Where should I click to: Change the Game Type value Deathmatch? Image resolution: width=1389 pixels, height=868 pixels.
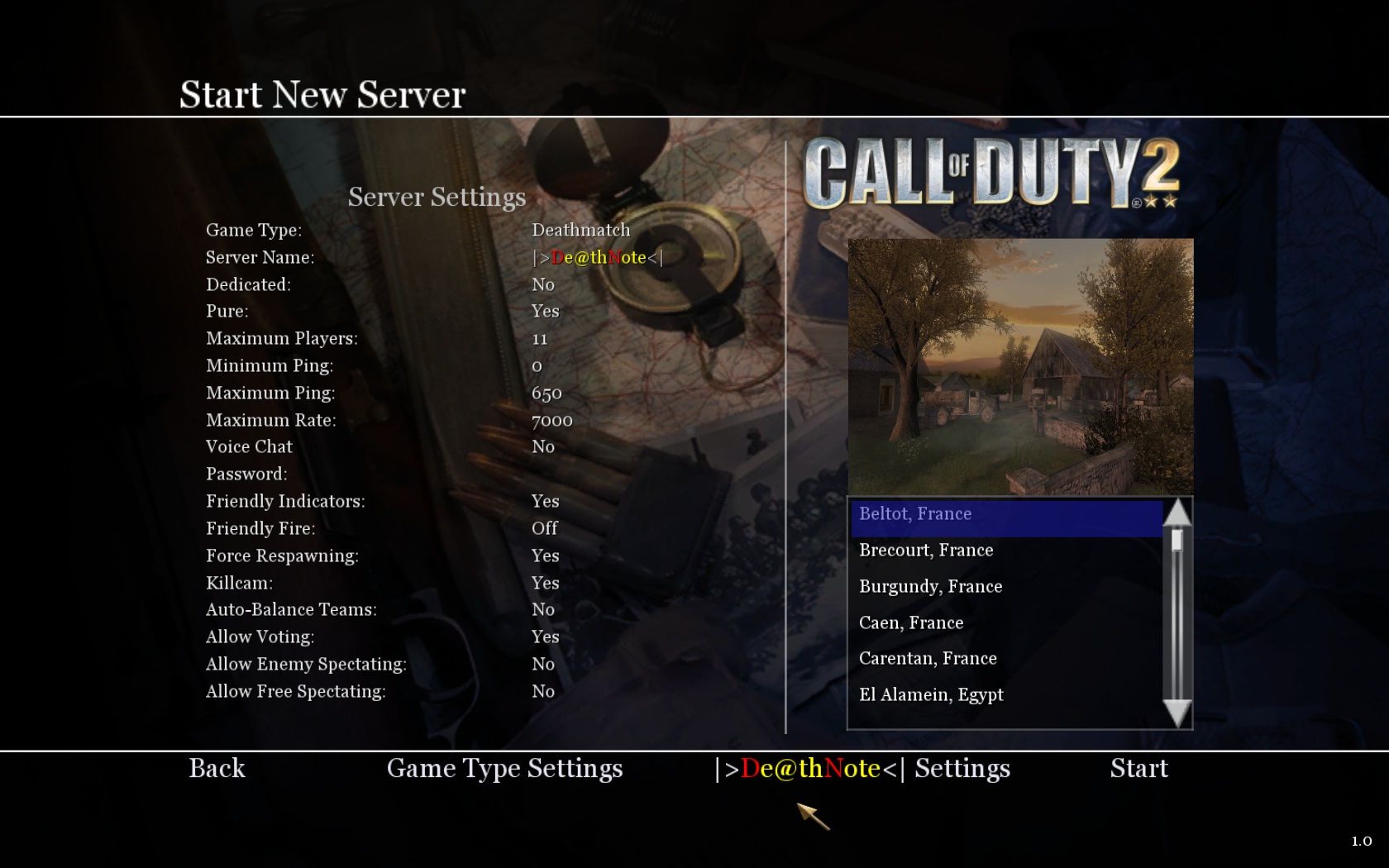(580, 230)
